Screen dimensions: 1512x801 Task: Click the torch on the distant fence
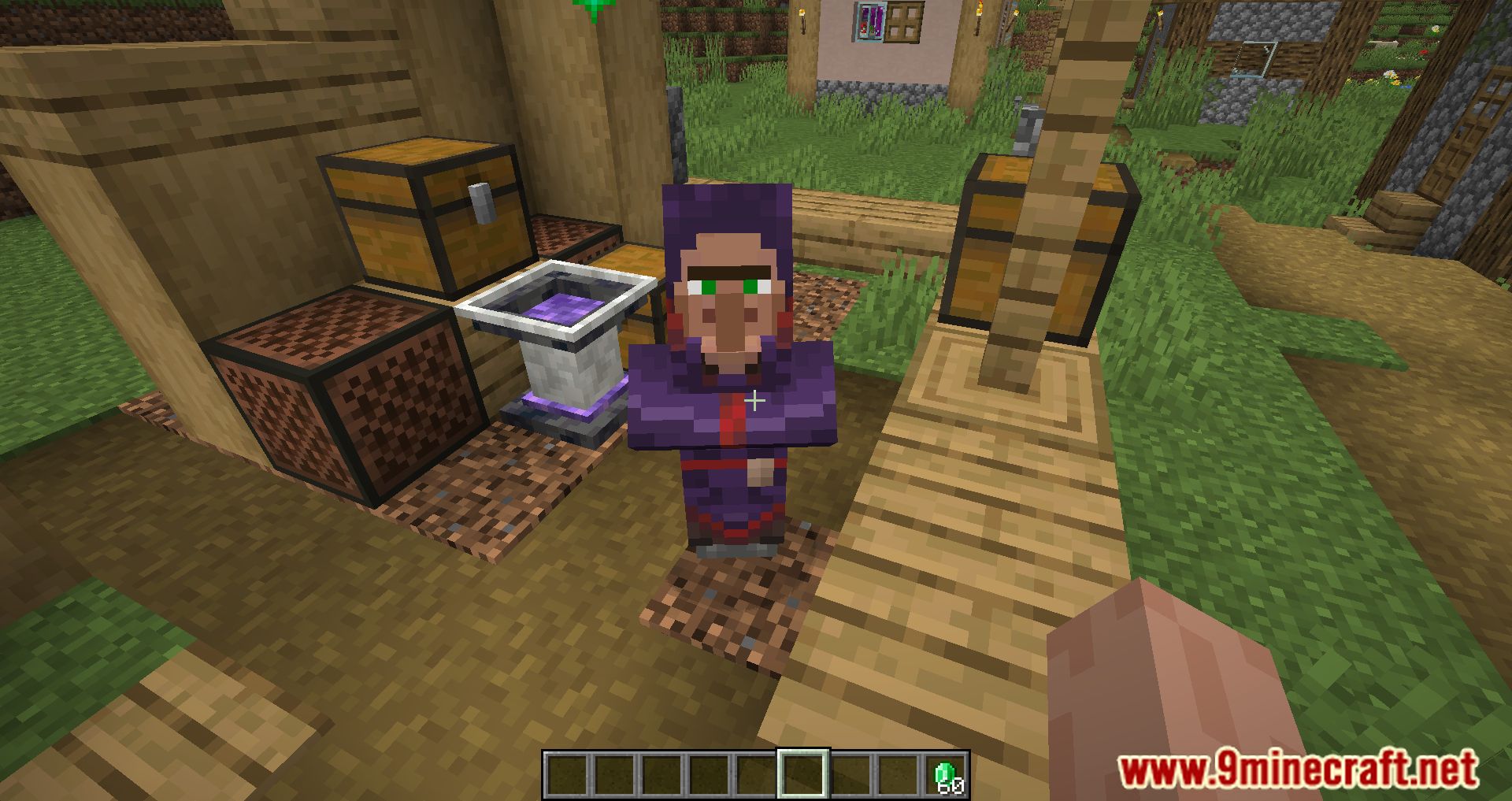coord(802,12)
